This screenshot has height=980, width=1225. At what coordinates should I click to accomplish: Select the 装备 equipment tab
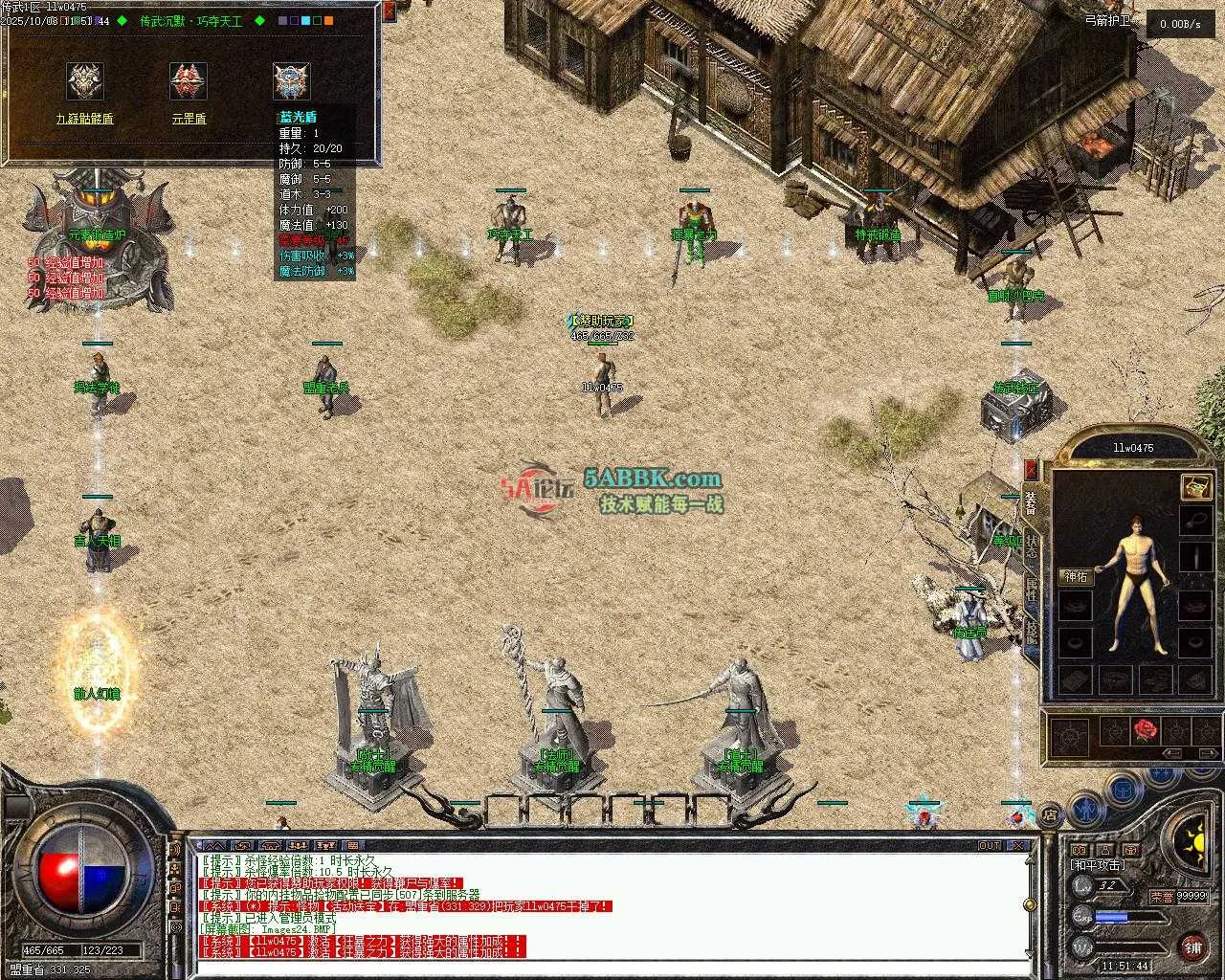[1031, 503]
